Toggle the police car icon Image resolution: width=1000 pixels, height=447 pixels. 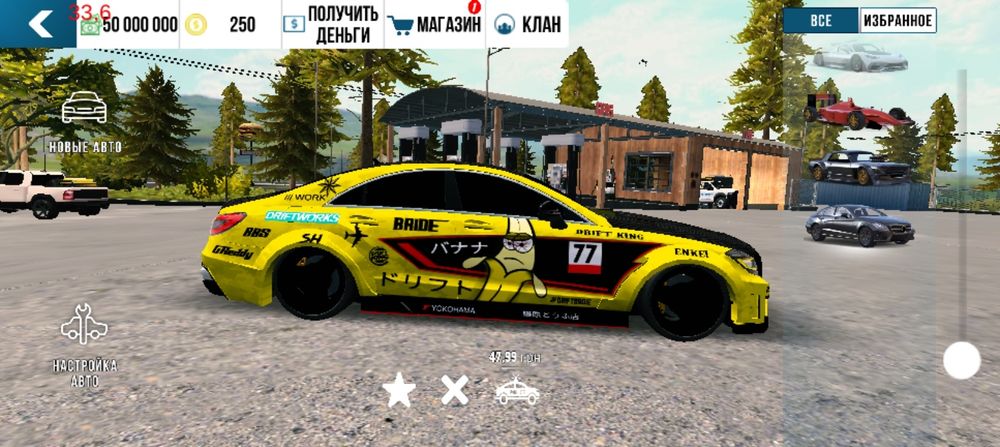point(516,391)
